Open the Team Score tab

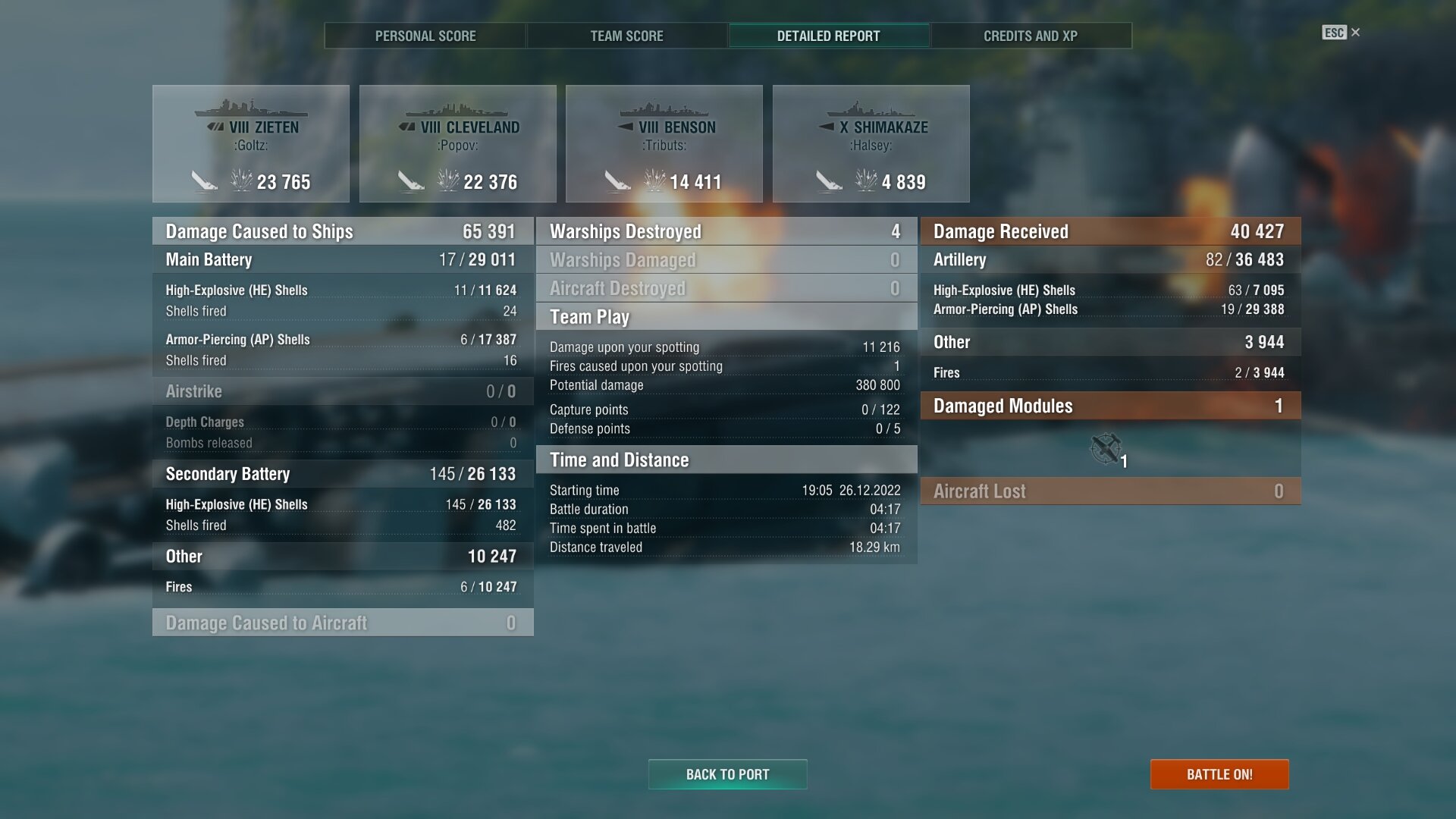[x=626, y=36]
